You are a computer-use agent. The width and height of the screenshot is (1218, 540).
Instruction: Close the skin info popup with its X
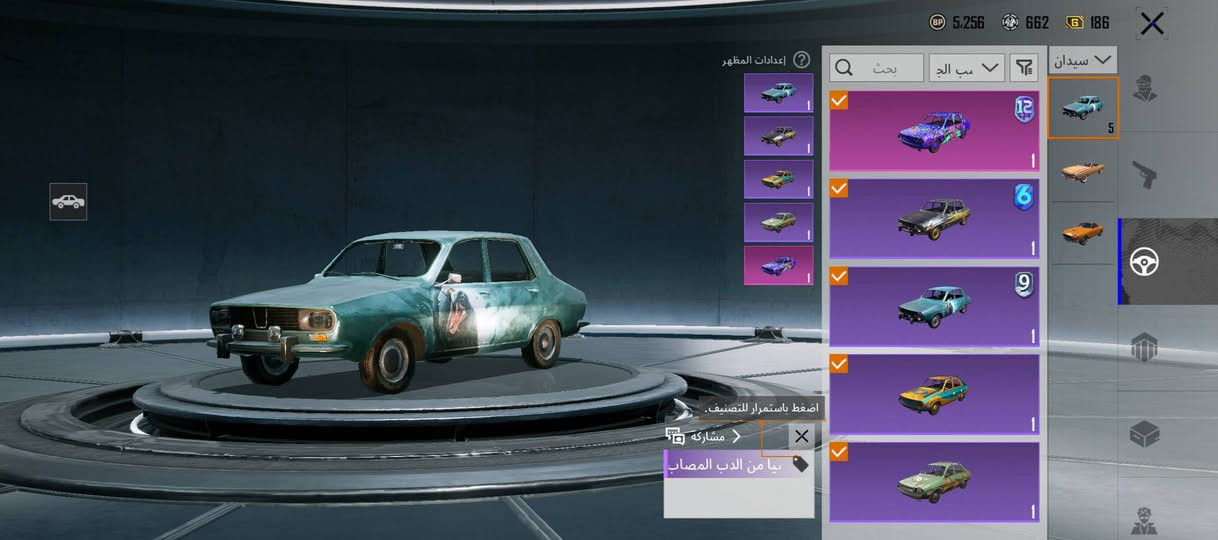point(801,437)
